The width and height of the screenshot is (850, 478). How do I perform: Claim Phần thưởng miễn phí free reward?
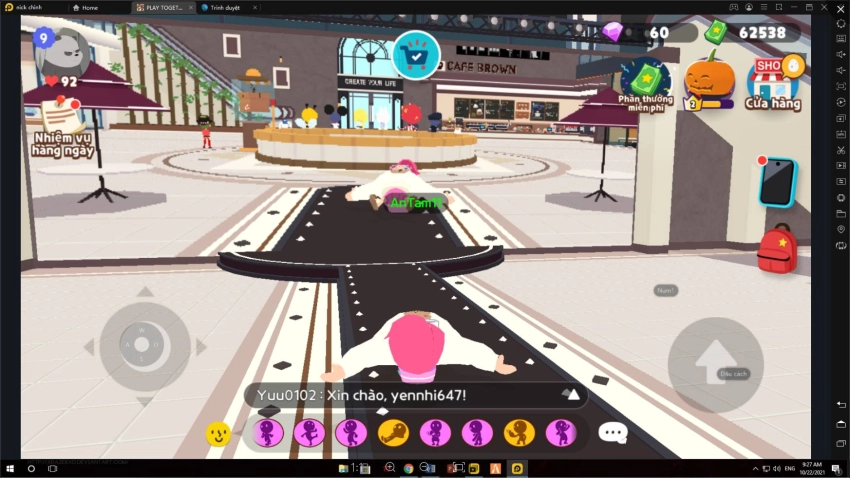644,84
